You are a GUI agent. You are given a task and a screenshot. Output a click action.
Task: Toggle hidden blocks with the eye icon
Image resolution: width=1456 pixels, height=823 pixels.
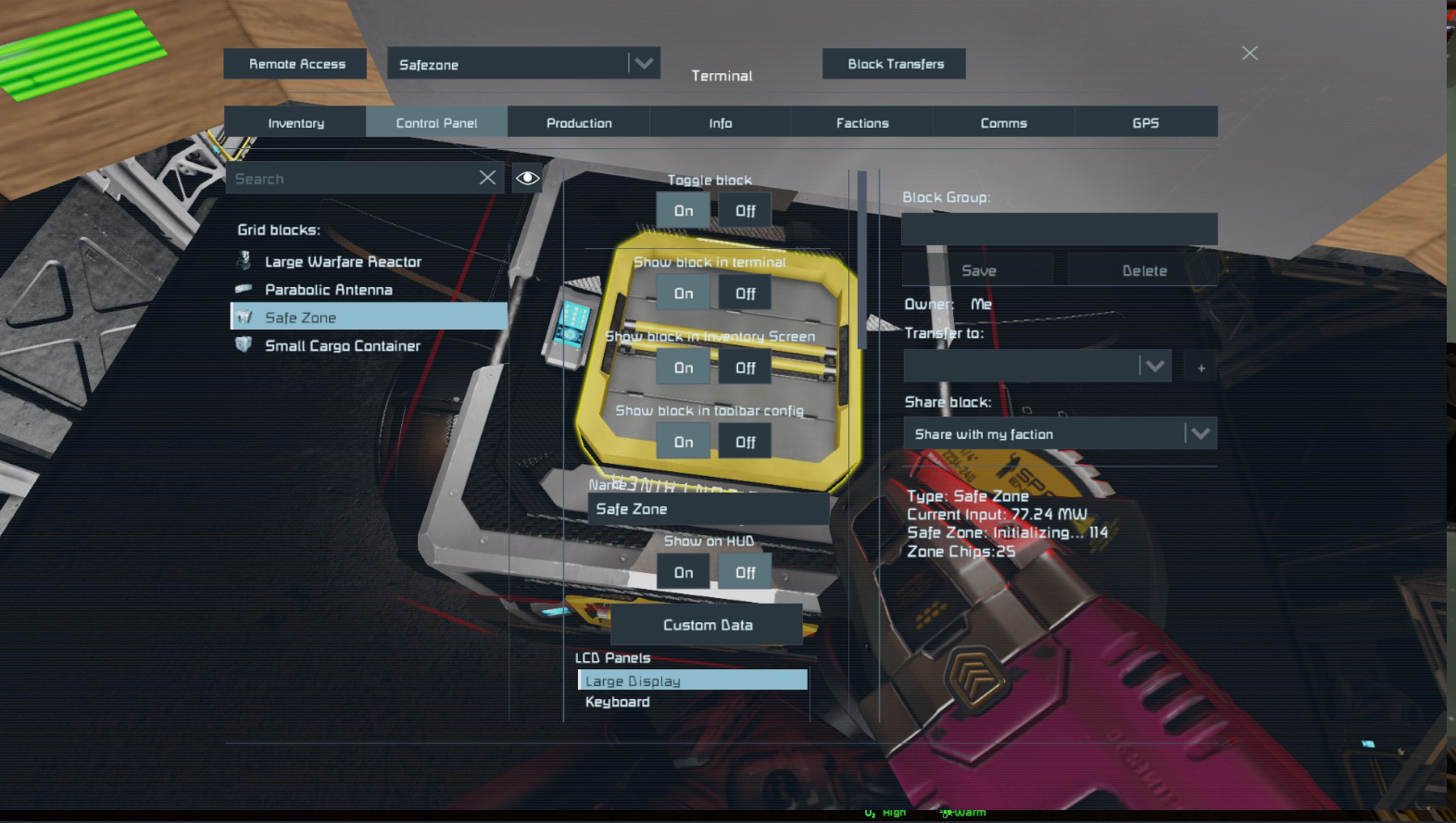click(x=528, y=178)
